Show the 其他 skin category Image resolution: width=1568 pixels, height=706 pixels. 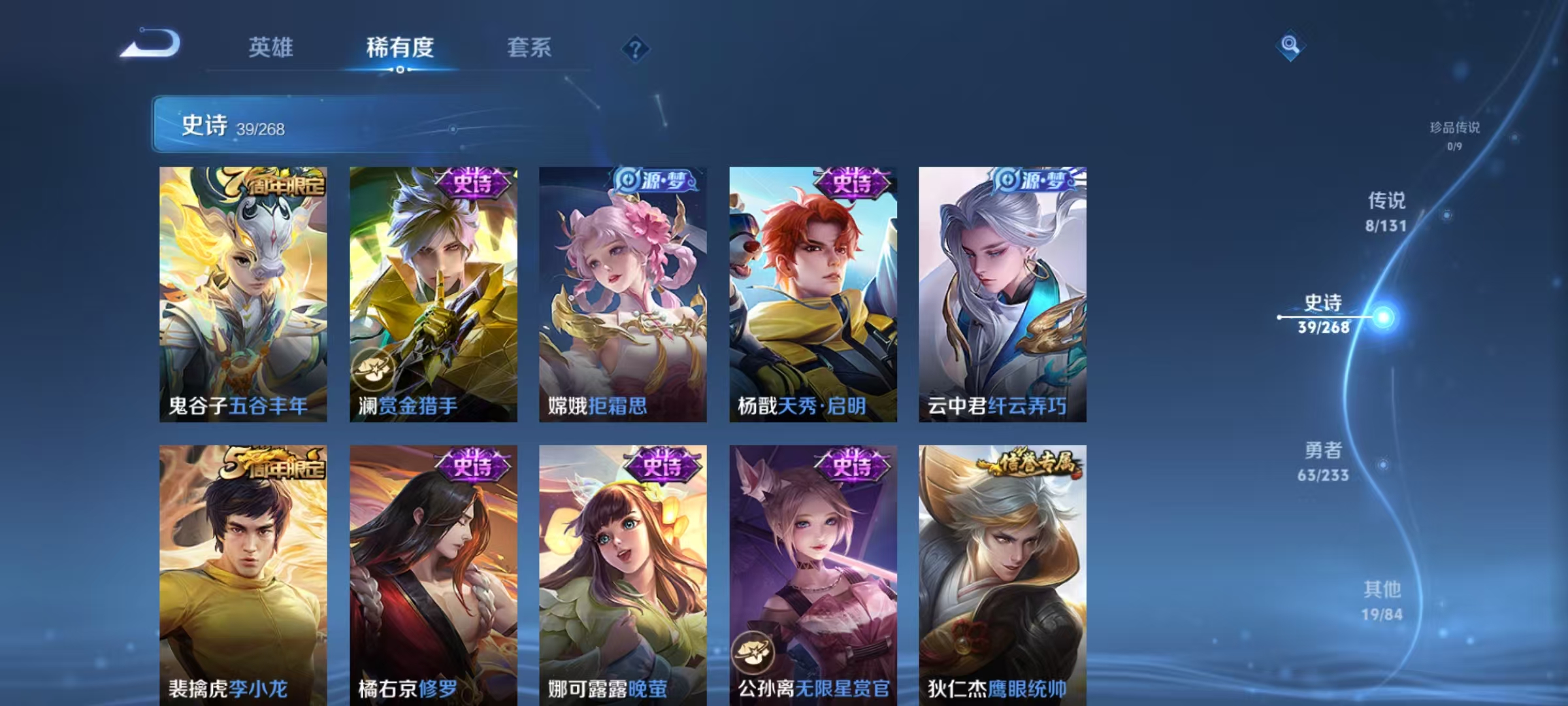tap(1382, 600)
